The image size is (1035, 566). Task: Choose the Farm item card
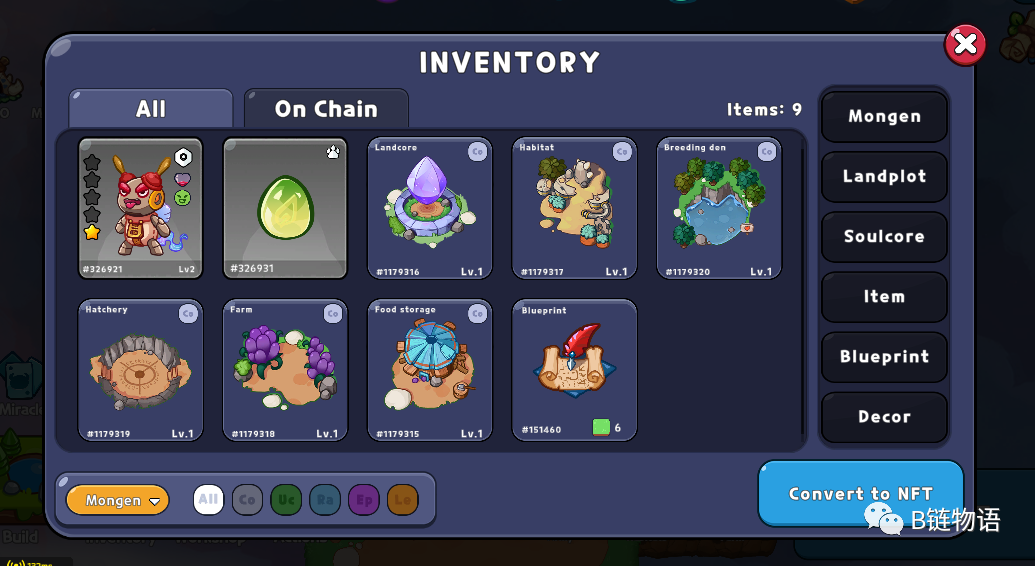pyautogui.click(x=285, y=370)
